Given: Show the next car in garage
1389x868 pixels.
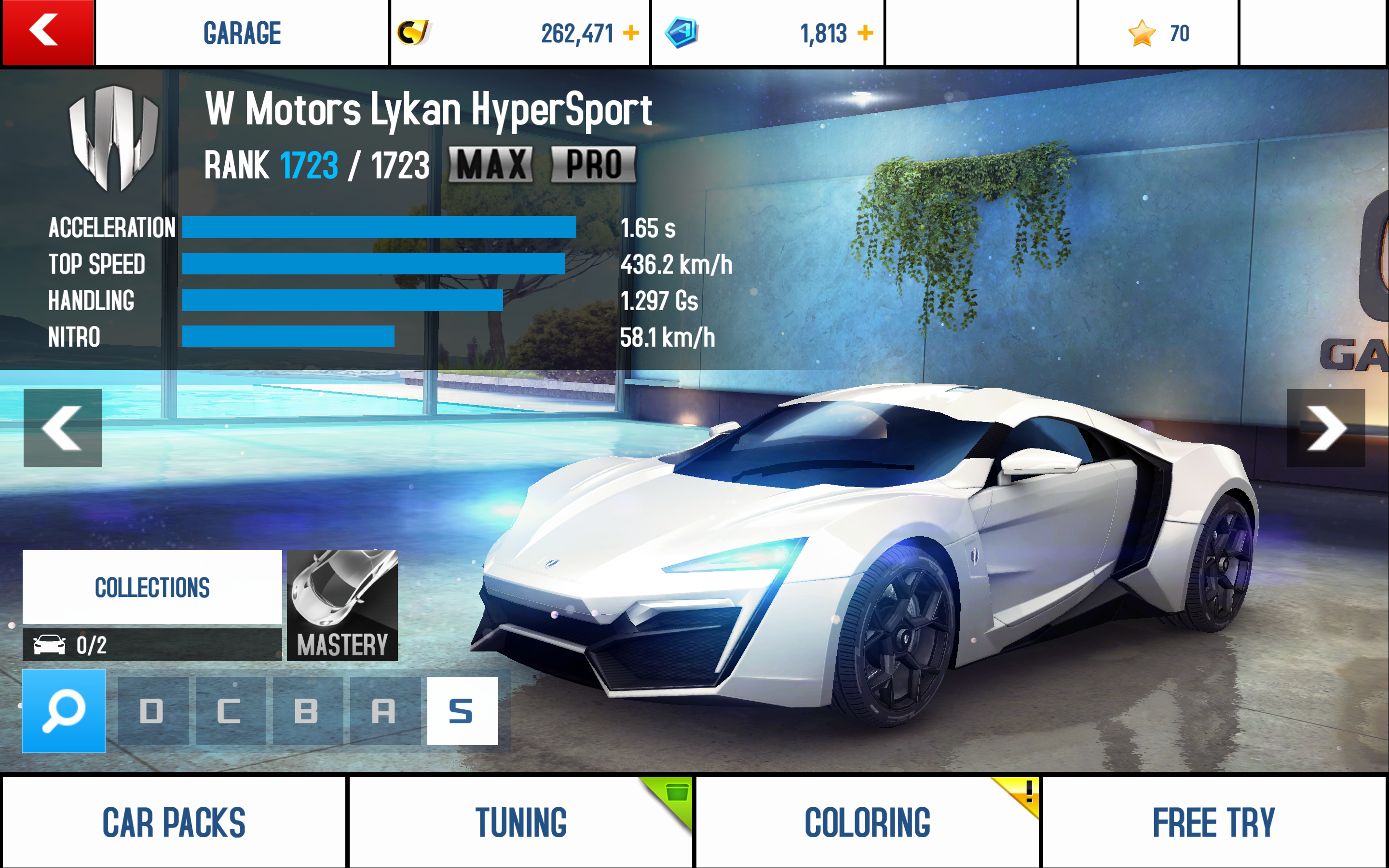Looking at the screenshot, I should pos(1326,428).
